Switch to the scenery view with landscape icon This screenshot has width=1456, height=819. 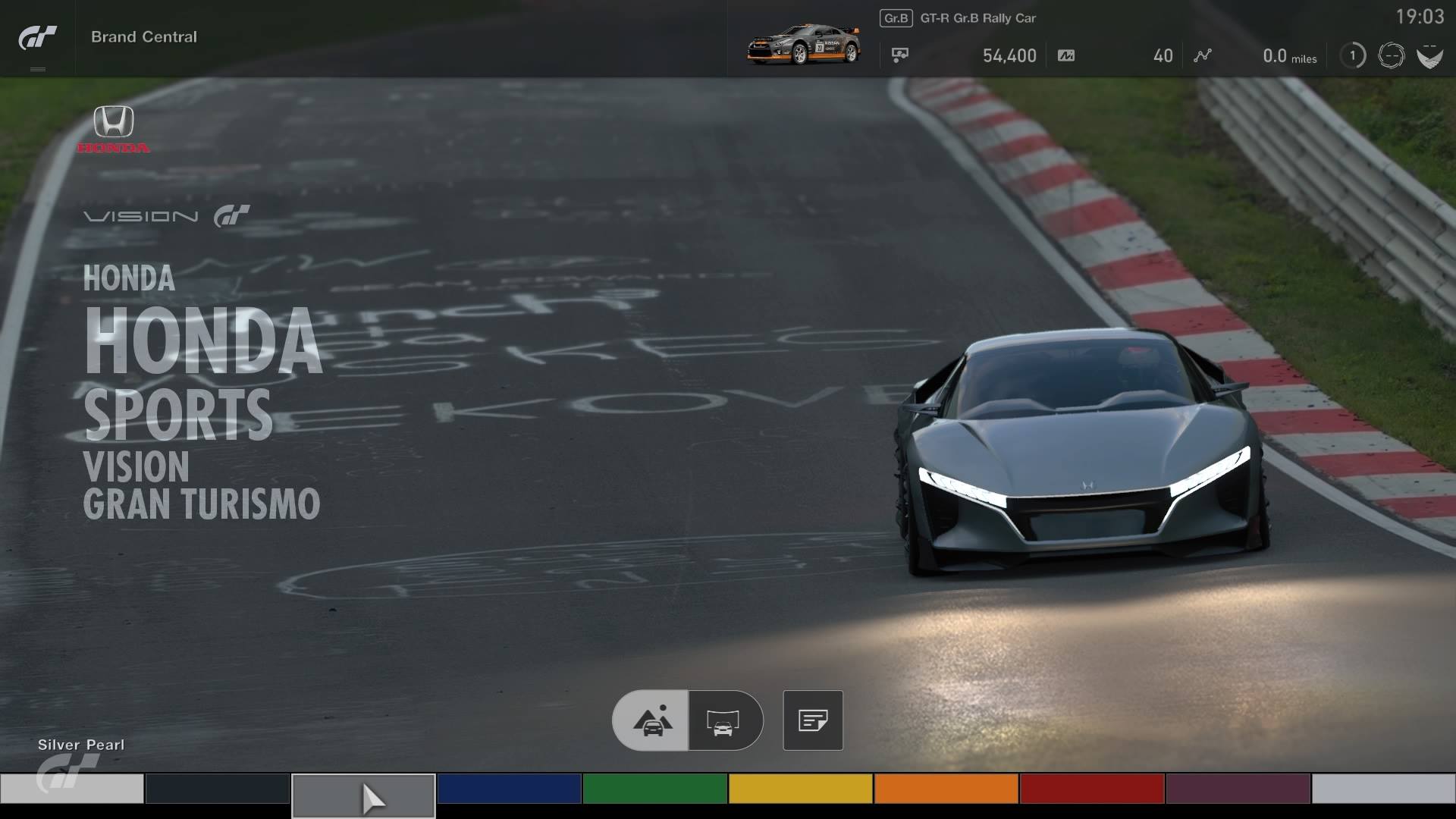[651, 720]
